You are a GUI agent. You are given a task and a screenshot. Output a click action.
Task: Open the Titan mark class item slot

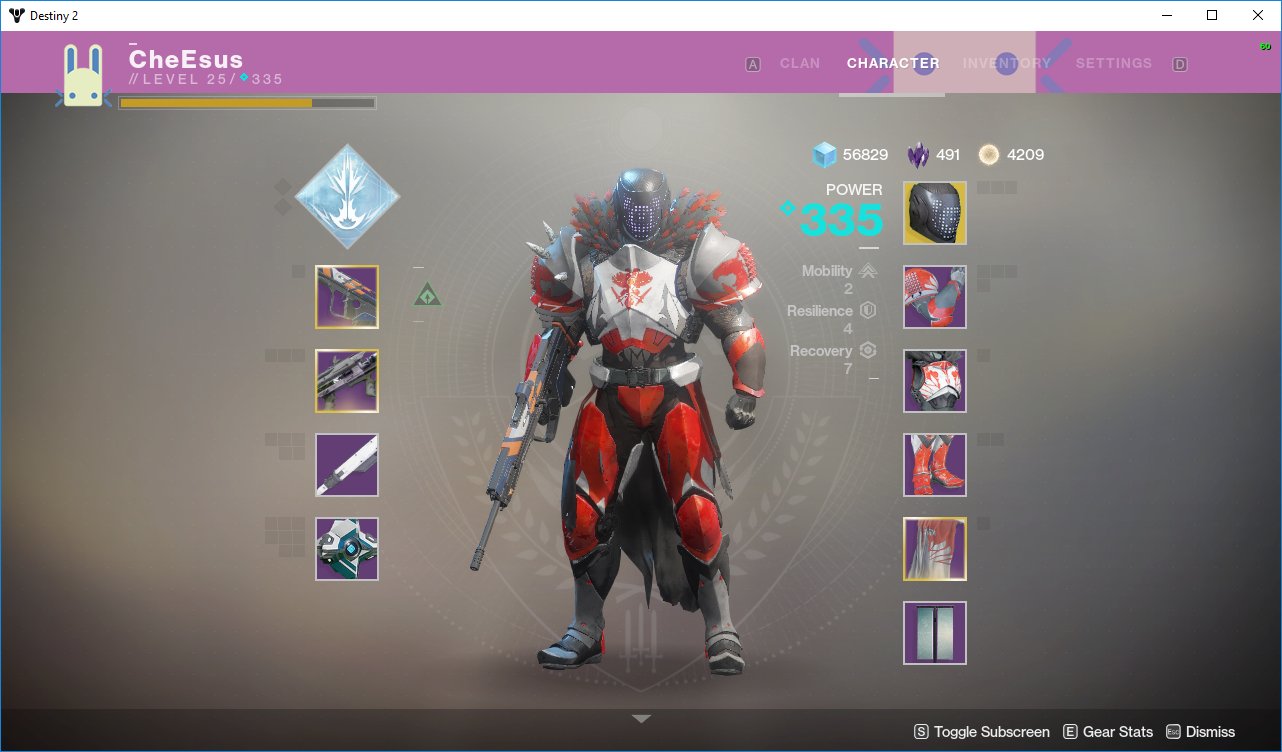pyautogui.click(x=935, y=549)
